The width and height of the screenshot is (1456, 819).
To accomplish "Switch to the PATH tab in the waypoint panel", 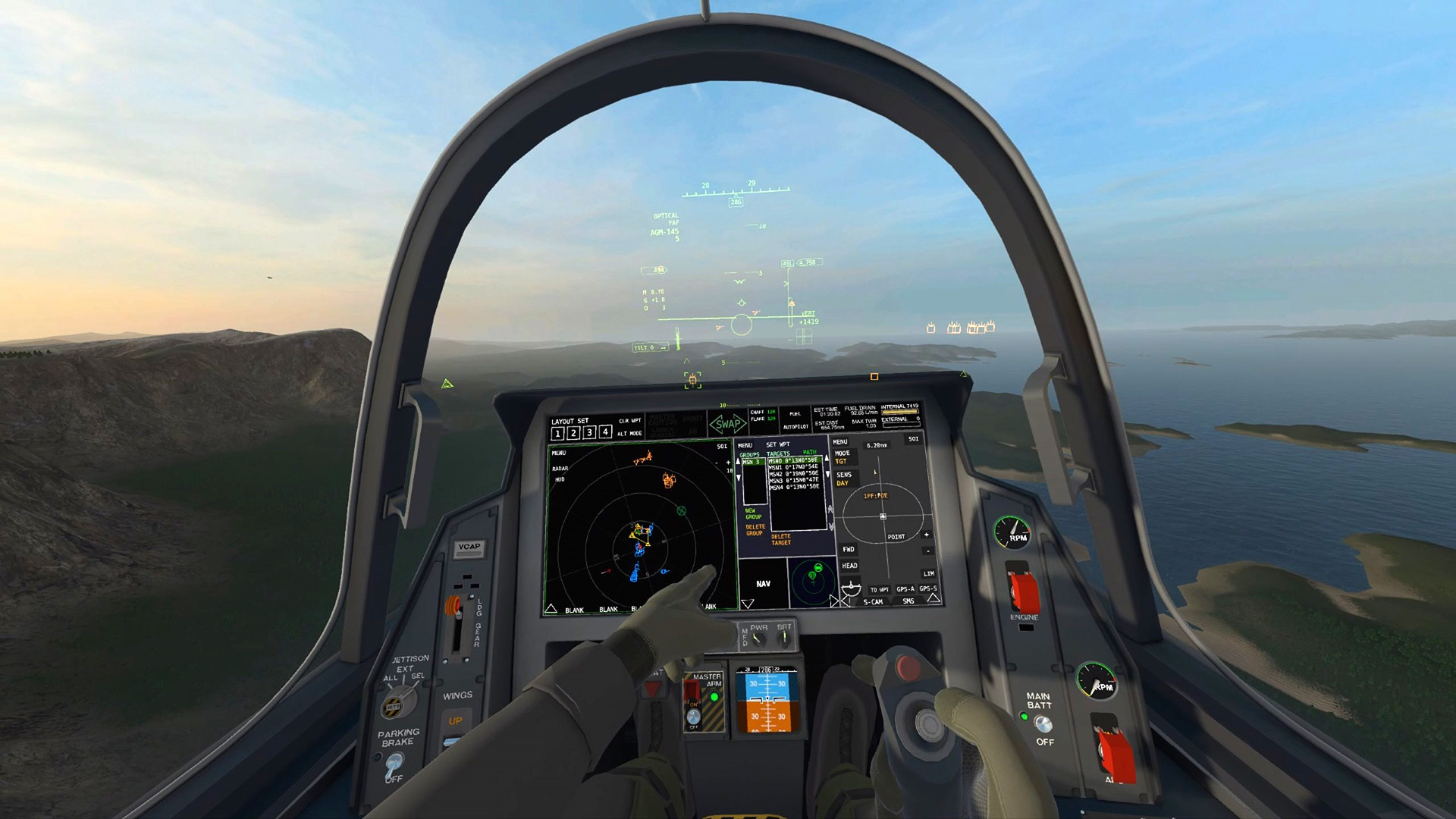I will 811,452.
